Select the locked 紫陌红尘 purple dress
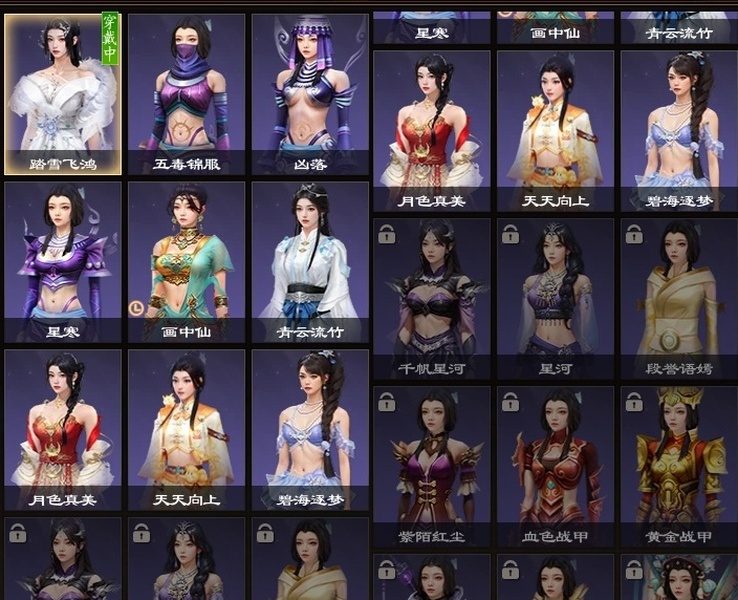Screen dimensions: 738x600 coord(431,466)
